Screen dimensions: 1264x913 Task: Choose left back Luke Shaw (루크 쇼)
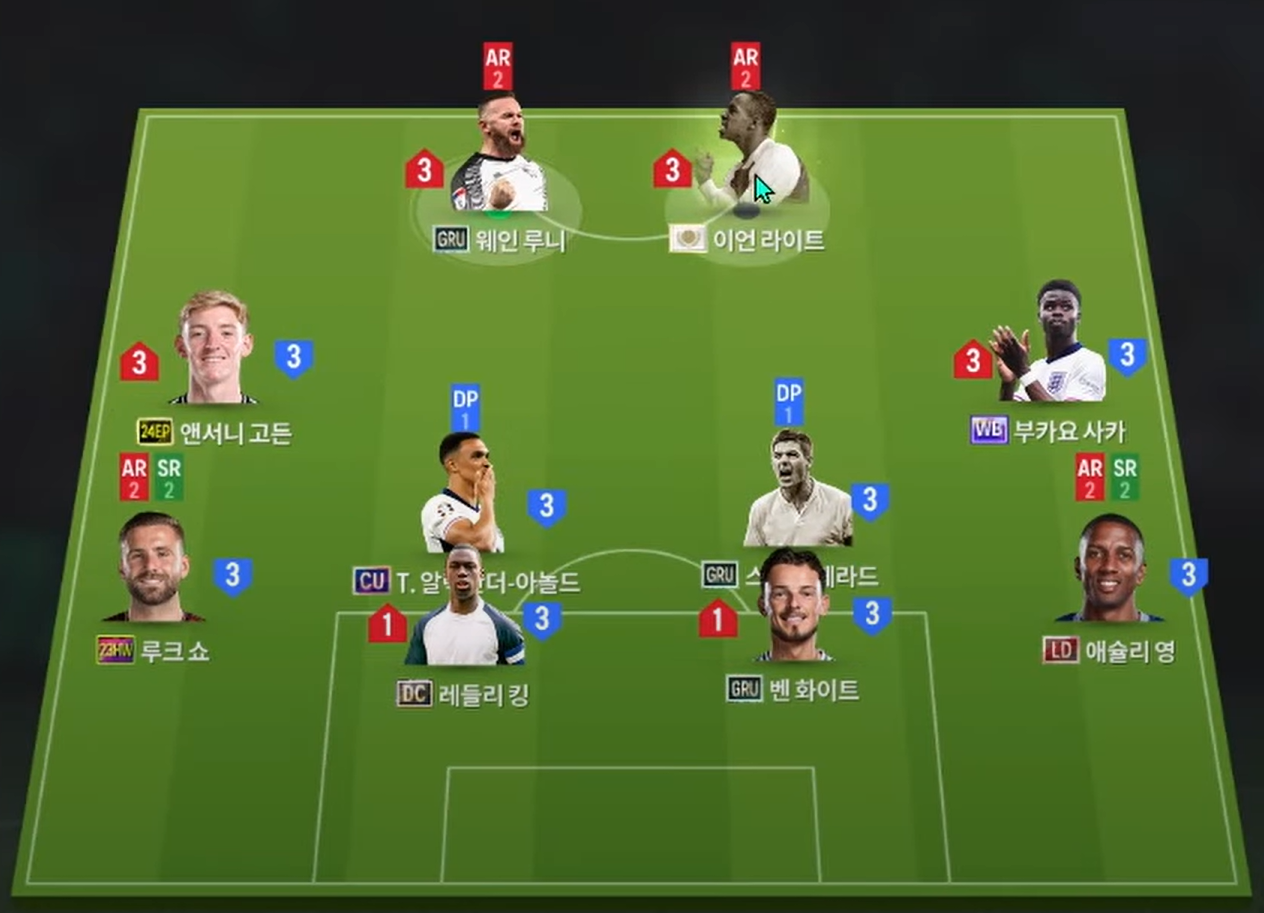click(153, 568)
